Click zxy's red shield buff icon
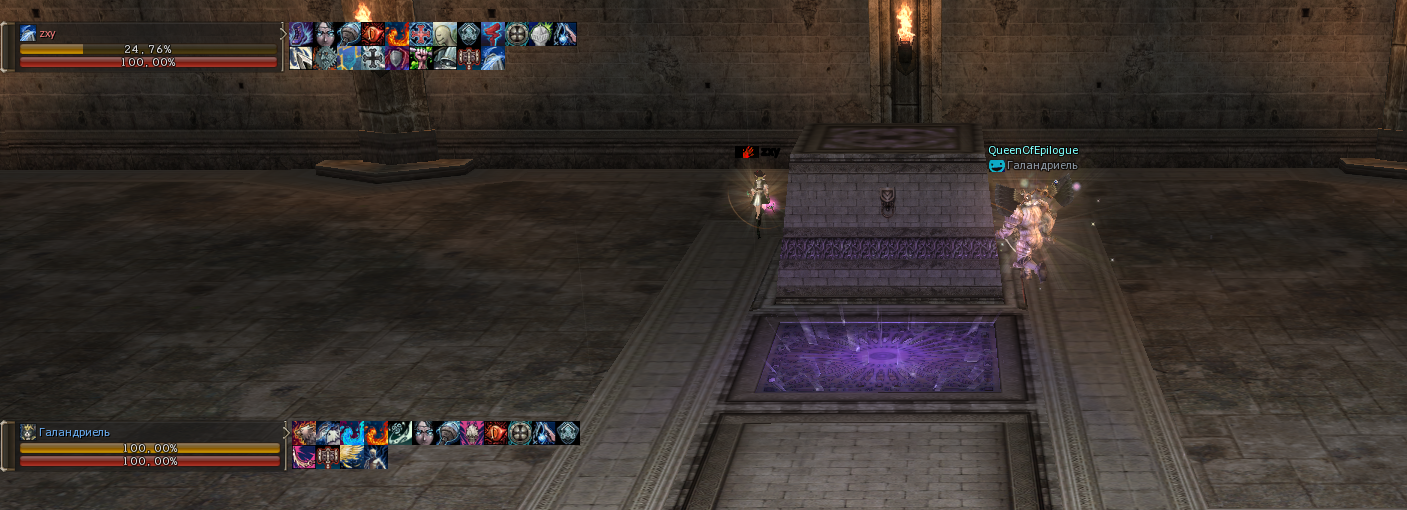The height and width of the screenshot is (510, 1407). pos(397,59)
